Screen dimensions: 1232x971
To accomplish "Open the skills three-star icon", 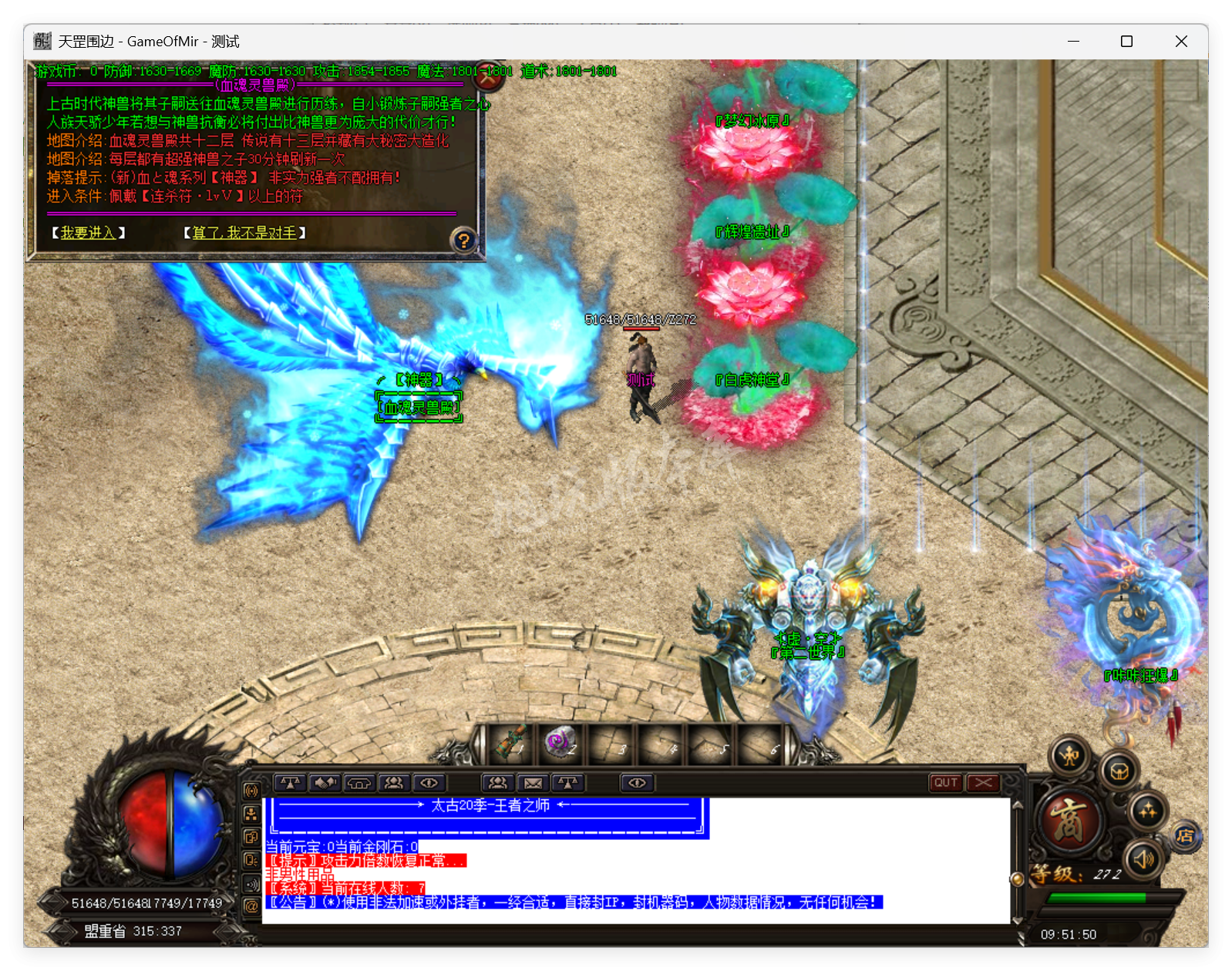I will 1147,810.
